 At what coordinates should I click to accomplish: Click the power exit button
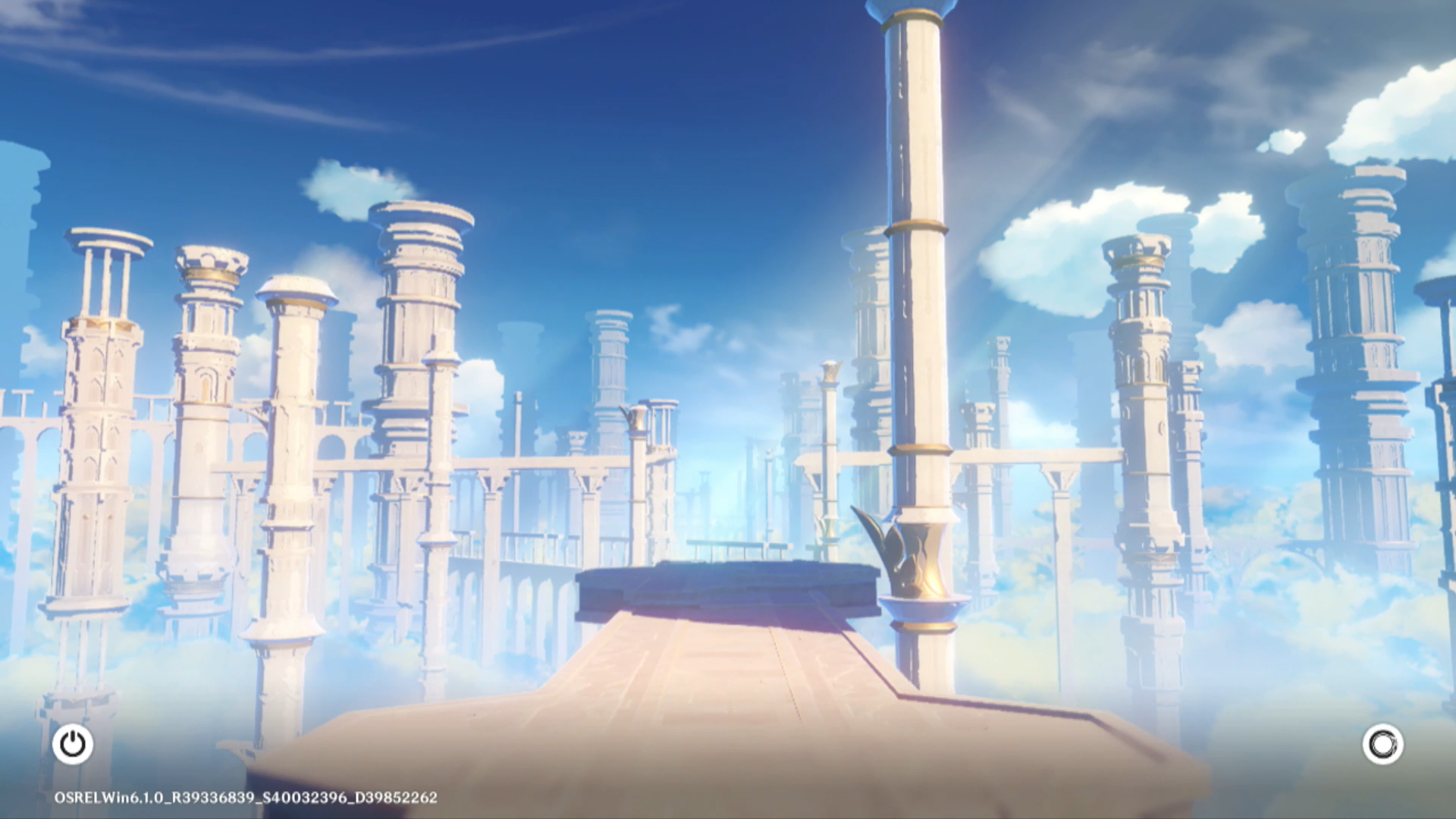[x=73, y=744]
